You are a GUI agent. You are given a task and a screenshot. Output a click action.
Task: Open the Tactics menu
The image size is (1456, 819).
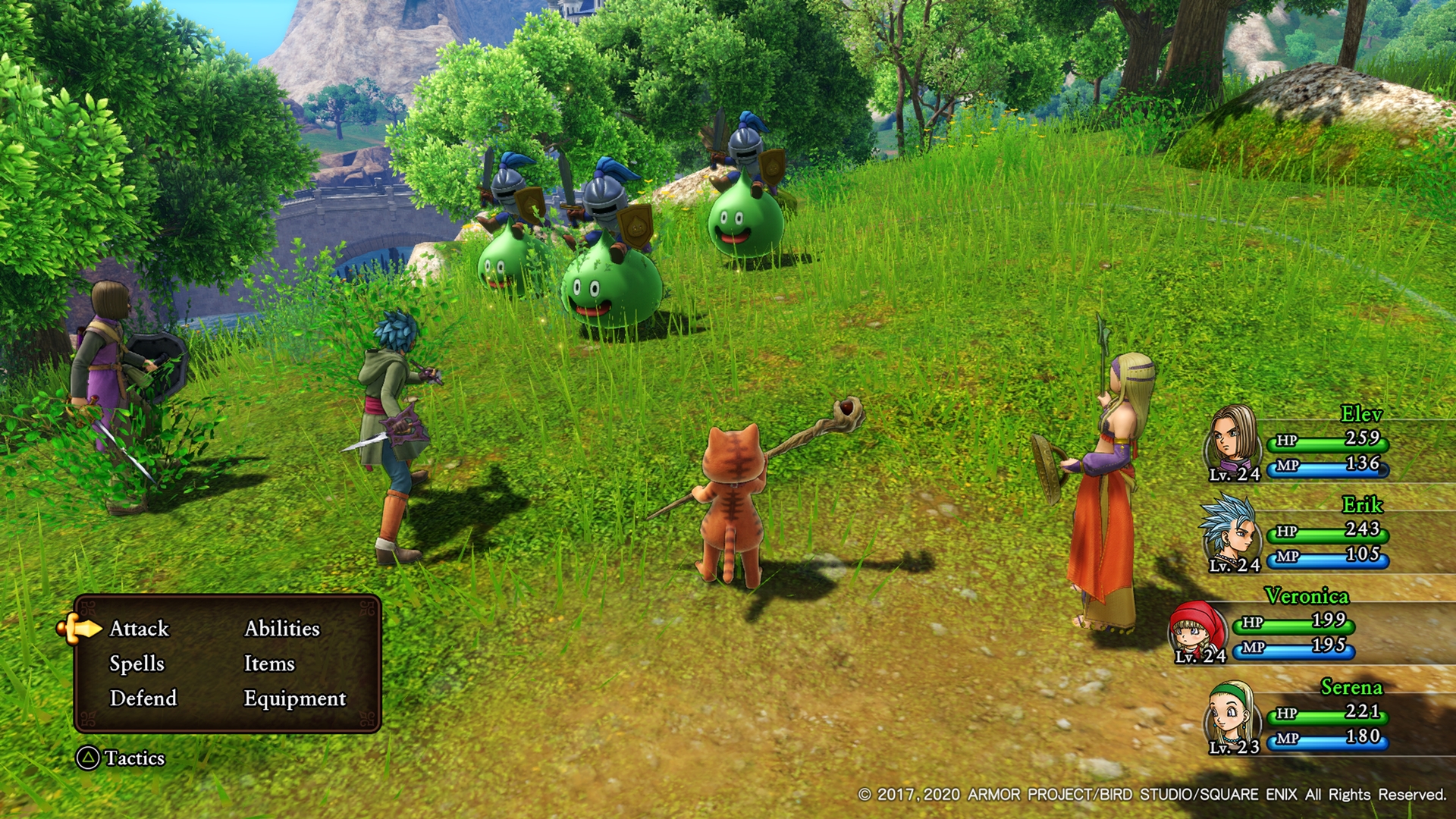pyautogui.click(x=121, y=758)
